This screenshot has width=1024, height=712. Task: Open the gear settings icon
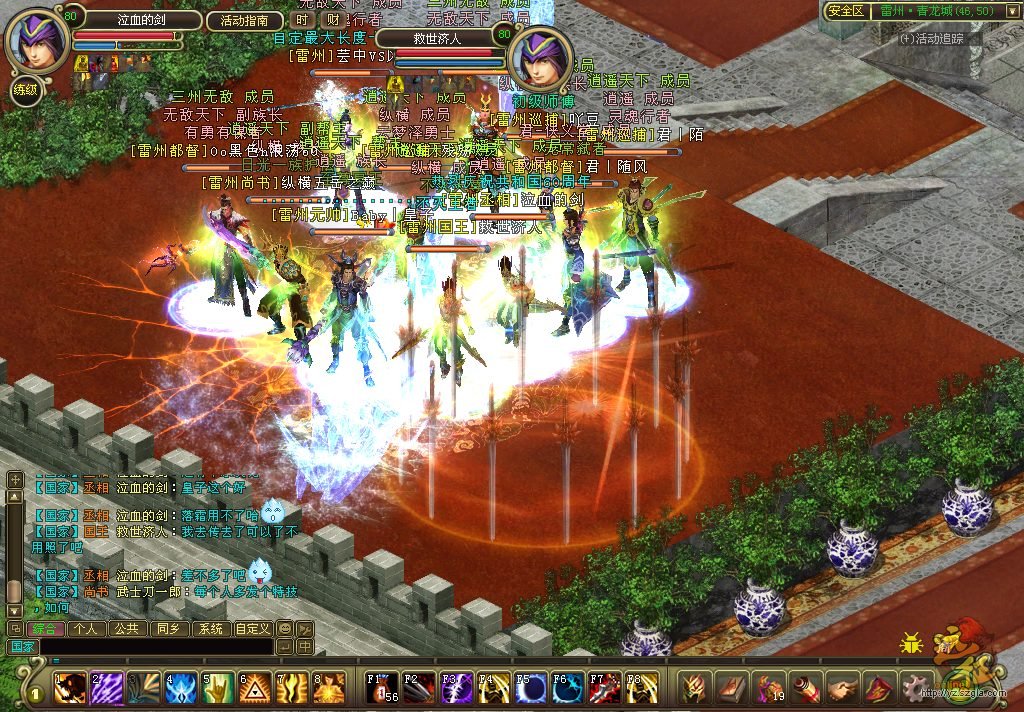[915, 688]
